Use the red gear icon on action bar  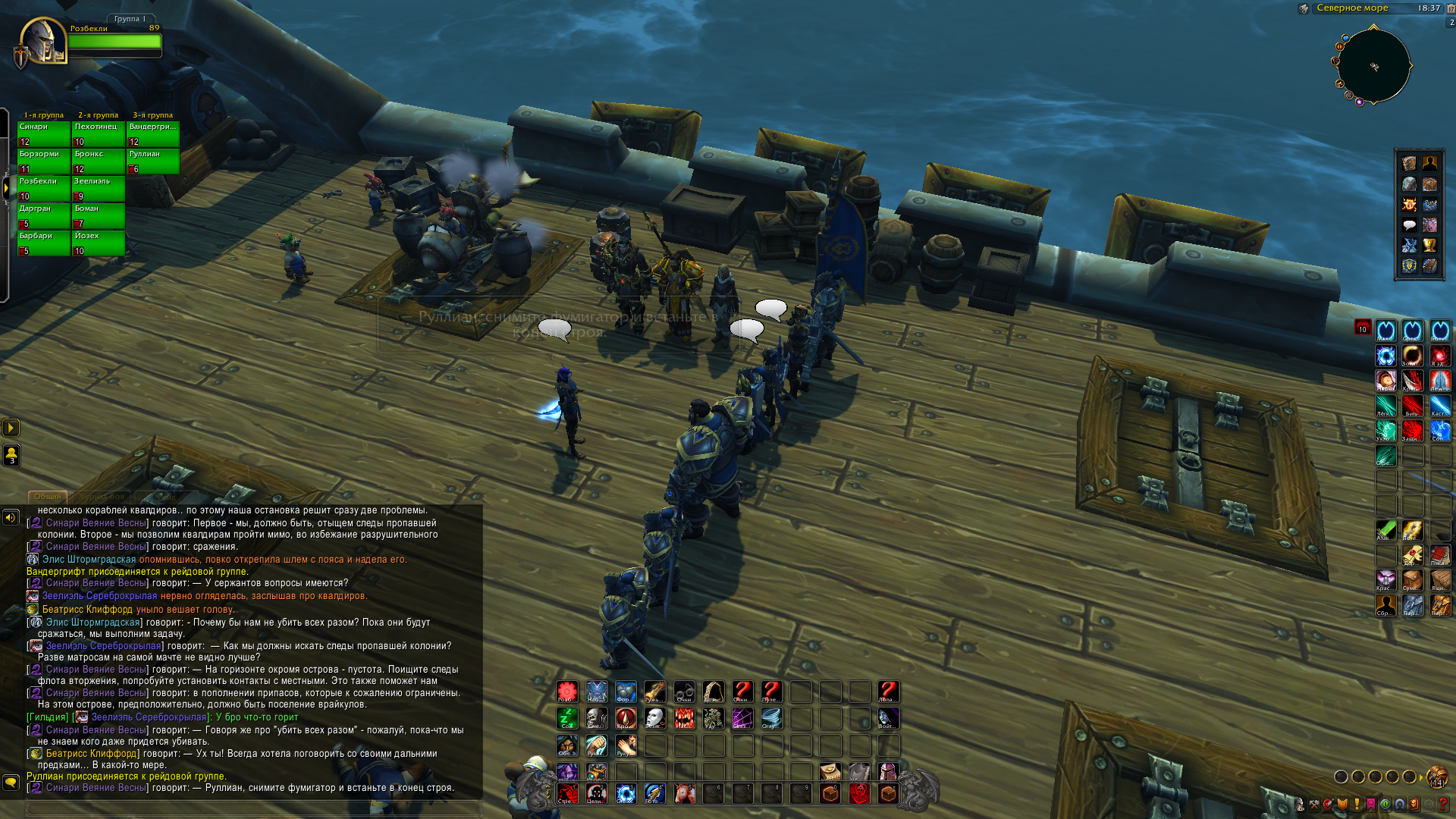click(x=567, y=692)
